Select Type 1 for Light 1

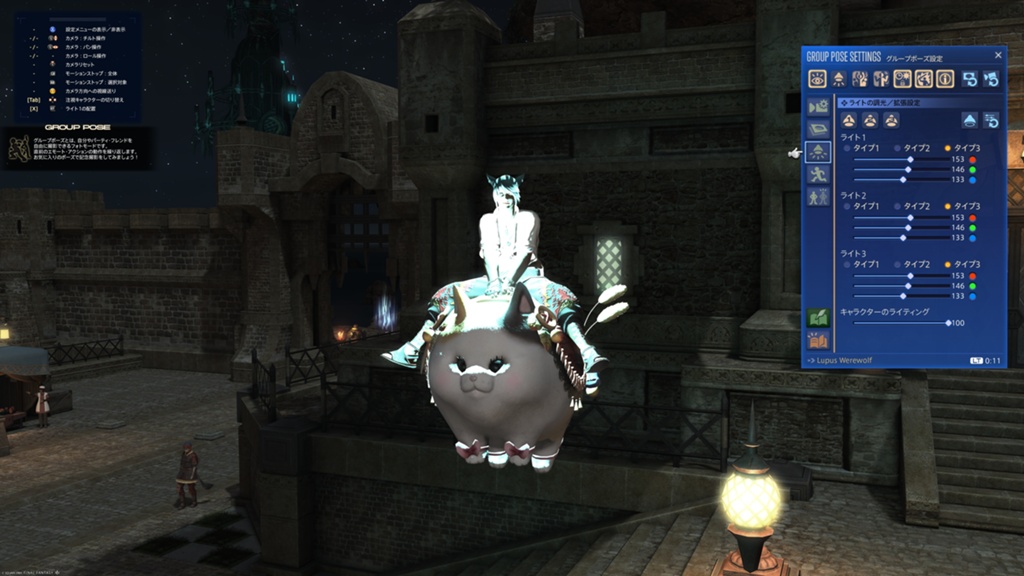tap(848, 148)
